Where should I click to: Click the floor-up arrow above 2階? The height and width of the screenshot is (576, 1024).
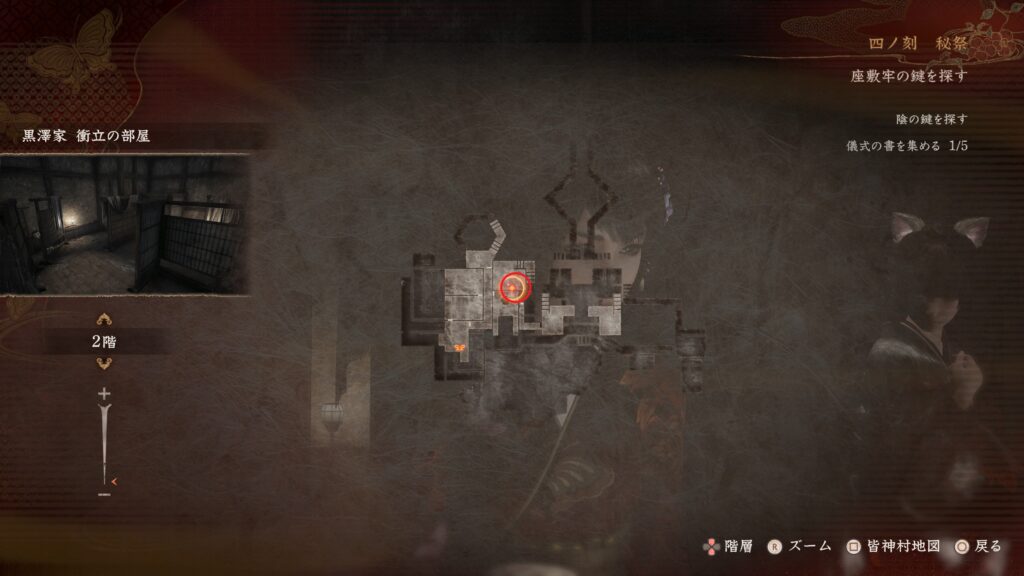pyautogui.click(x=103, y=320)
